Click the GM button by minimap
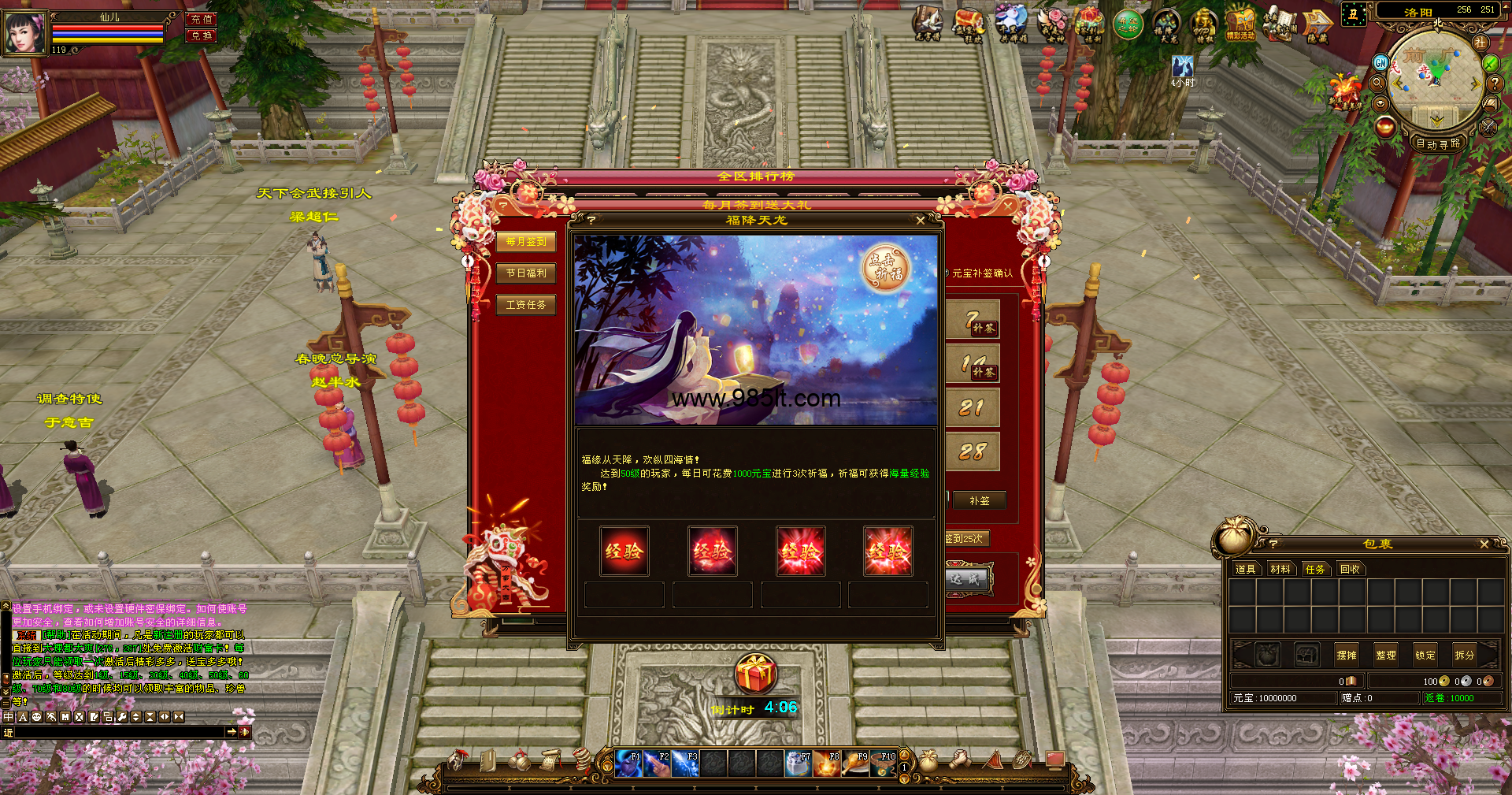The image size is (1512, 795). pyautogui.click(x=1380, y=62)
